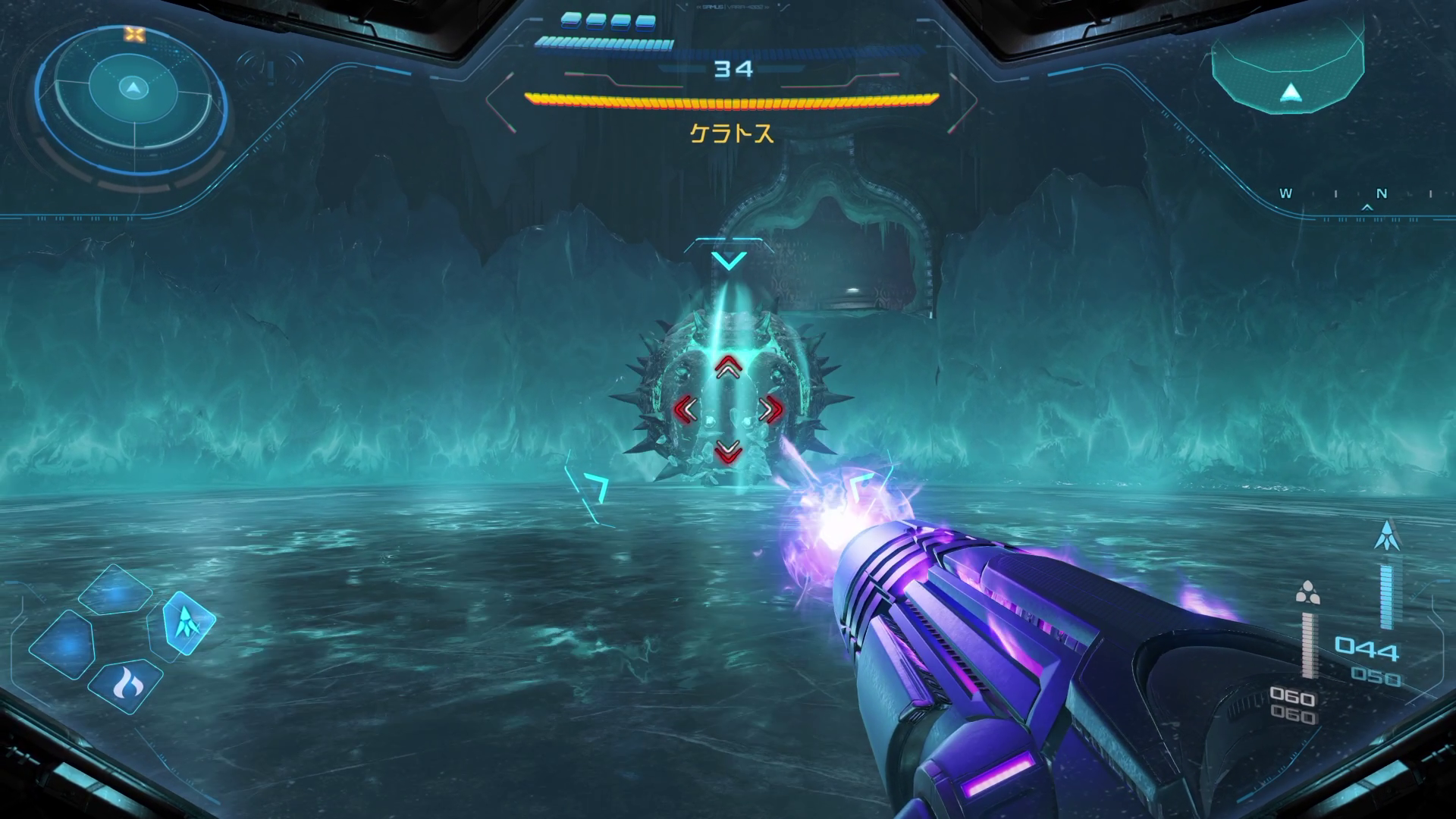Click the orange marker on the radar edge
The height and width of the screenshot is (819, 1456).
[134, 34]
